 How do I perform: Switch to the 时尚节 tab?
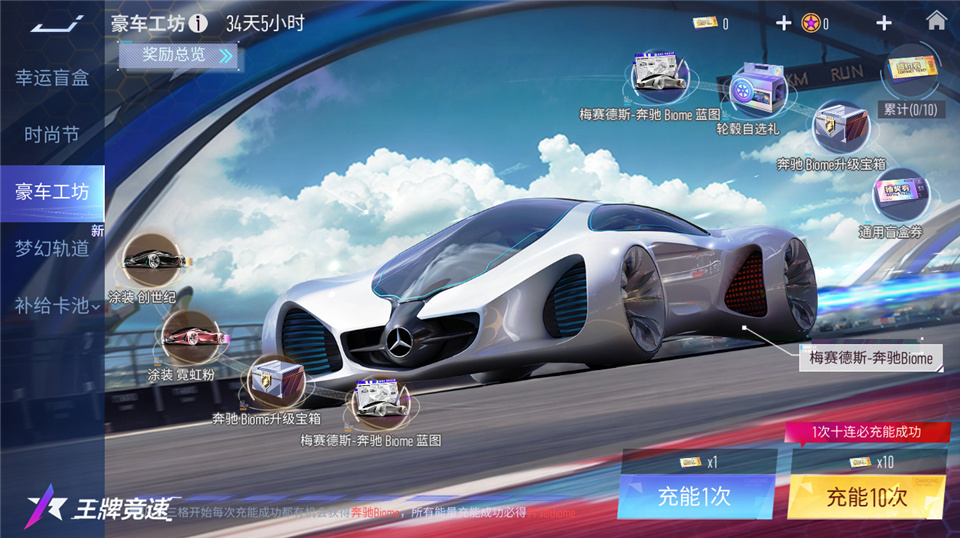point(52,135)
